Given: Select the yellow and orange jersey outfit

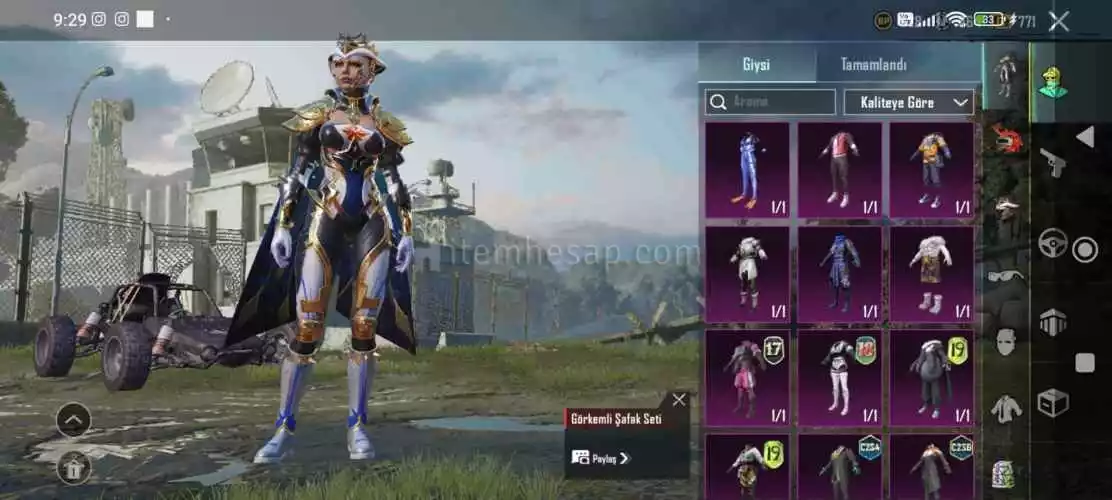Looking at the screenshot, I should pos(931,169).
